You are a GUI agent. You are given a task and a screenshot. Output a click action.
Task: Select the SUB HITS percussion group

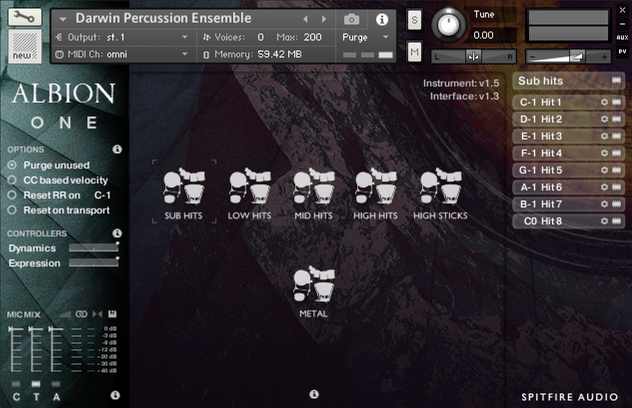(183, 186)
